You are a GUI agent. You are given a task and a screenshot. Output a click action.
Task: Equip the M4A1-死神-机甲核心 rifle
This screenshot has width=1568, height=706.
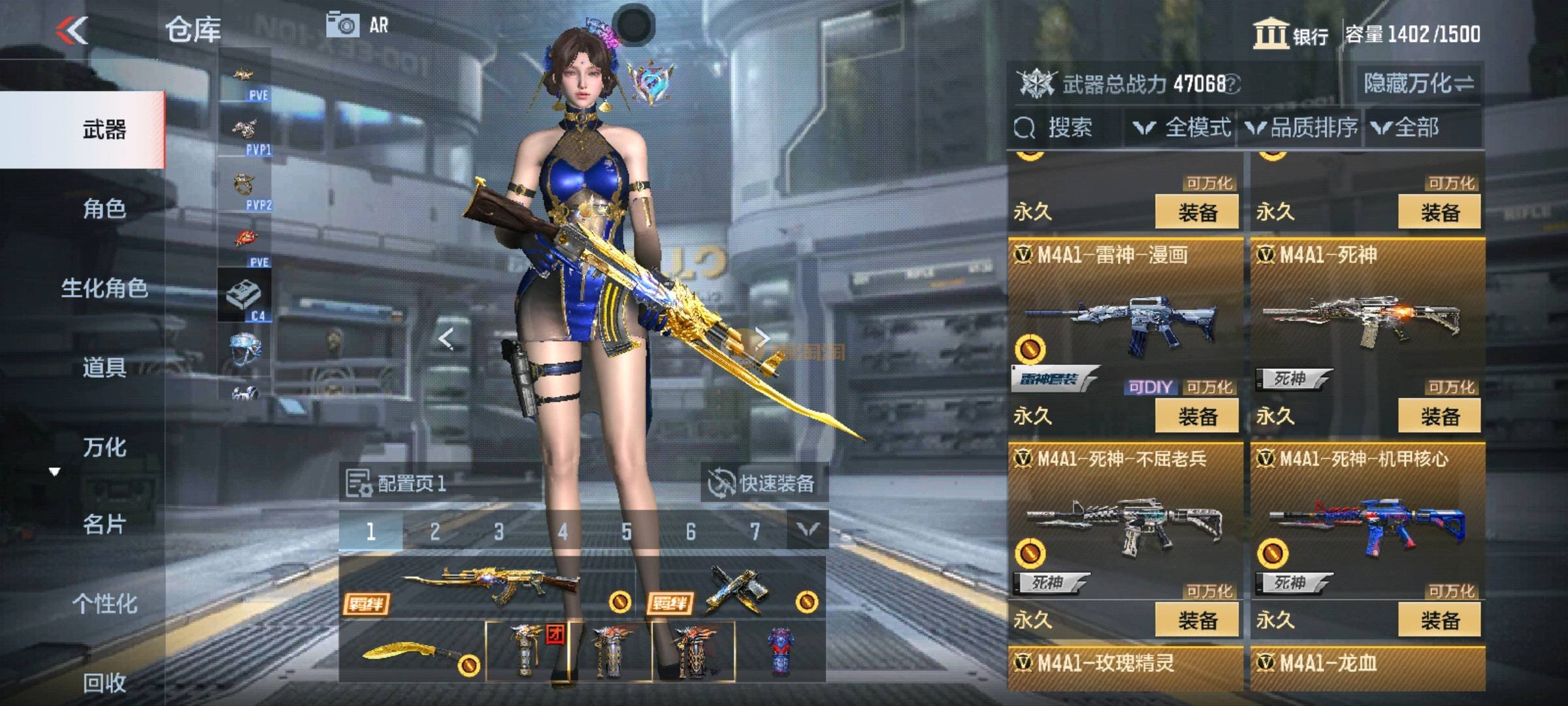click(1439, 620)
